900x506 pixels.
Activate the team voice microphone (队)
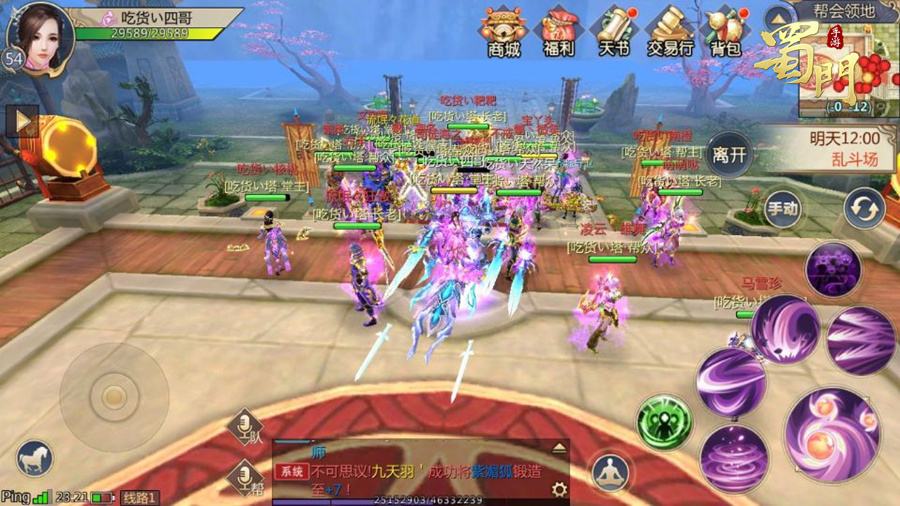[x=245, y=427]
